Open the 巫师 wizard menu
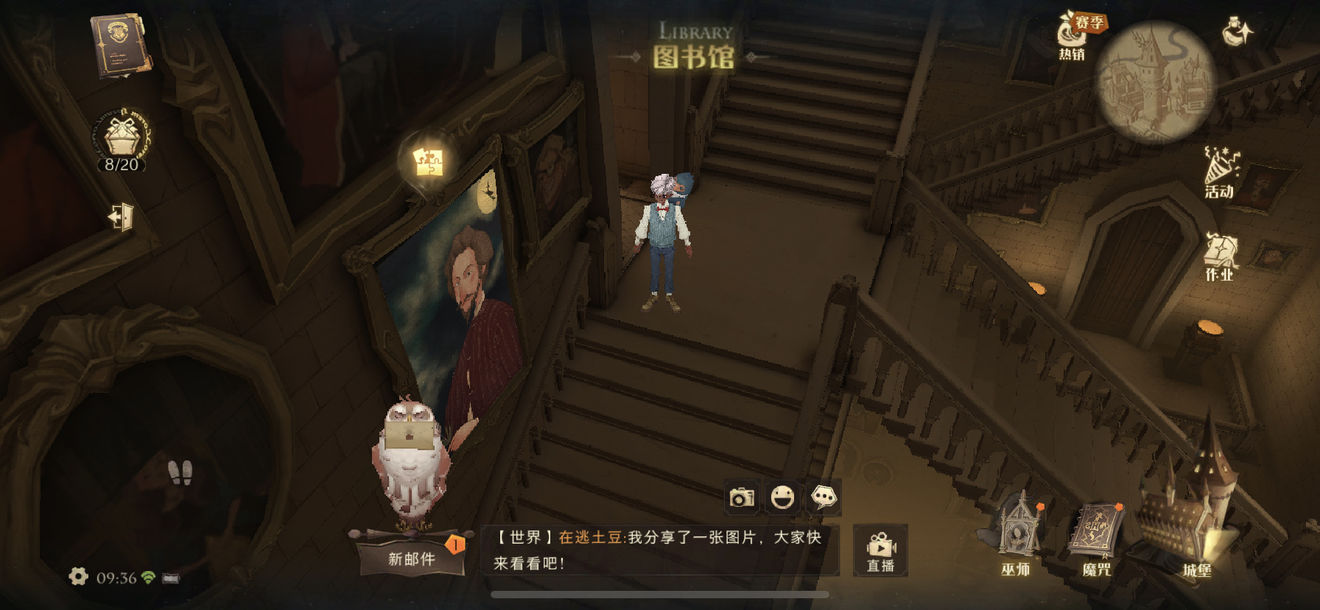The image size is (1320, 610). 1016,535
